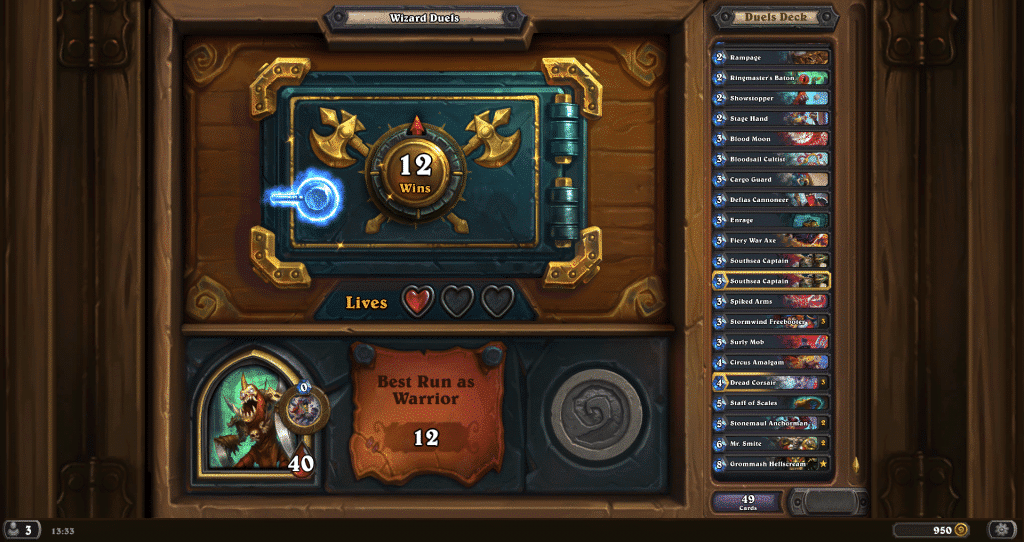Select Rampage in the deck list
This screenshot has width=1024, height=542.
click(x=770, y=58)
